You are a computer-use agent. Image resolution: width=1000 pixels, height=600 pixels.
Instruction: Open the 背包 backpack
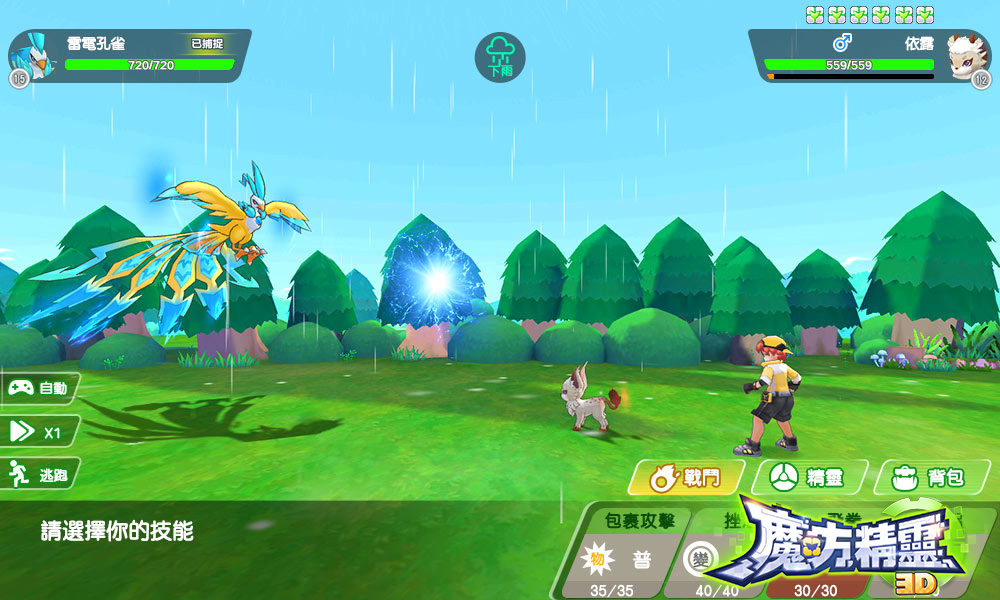coord(930,478)
